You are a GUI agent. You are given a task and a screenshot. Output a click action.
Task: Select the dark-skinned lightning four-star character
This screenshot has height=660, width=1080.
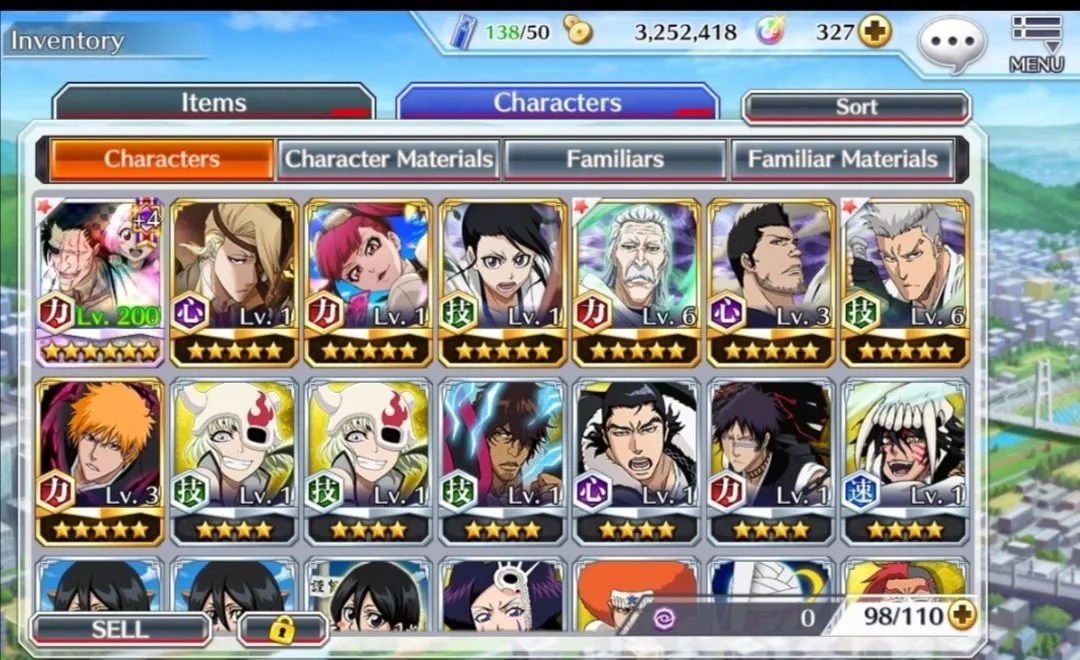[x=502, y=460]
